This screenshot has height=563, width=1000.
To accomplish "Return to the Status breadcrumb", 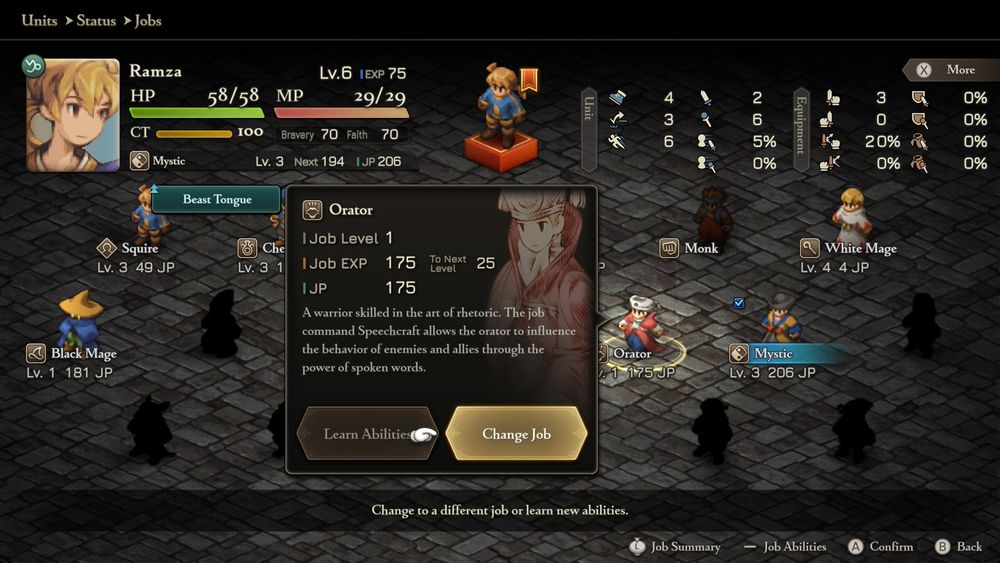I will point(96,20).
